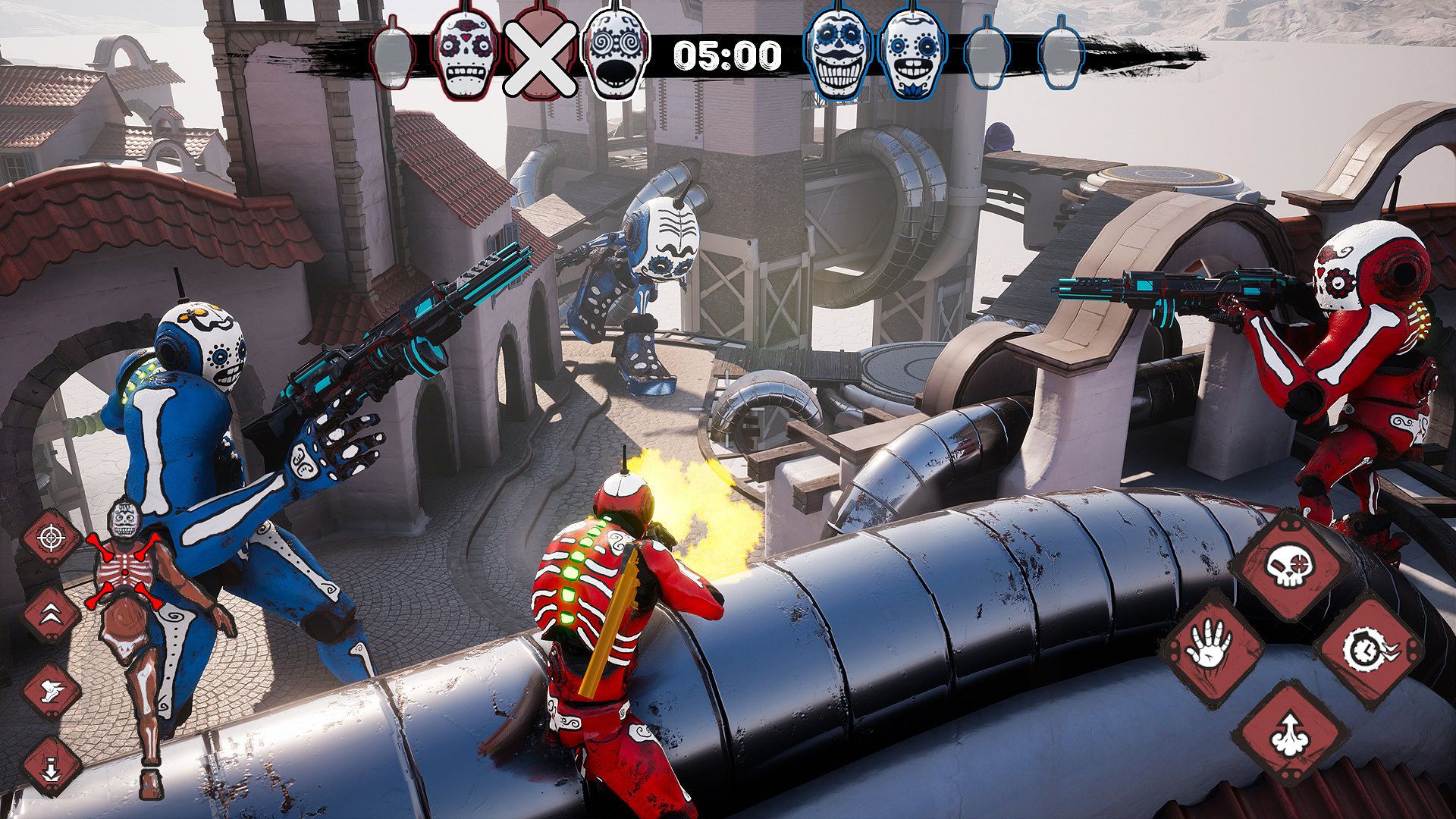Select the red team skull with rose forehead
Viewport: 1456px width, 819px height.
pyautogui.click(x=466, y=56)
